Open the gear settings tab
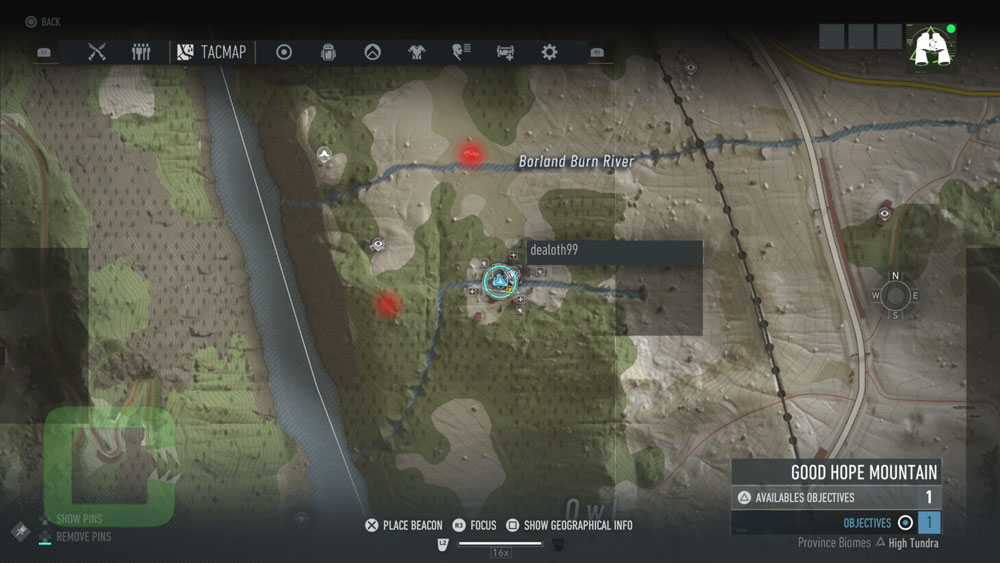 tap(549, 52)
